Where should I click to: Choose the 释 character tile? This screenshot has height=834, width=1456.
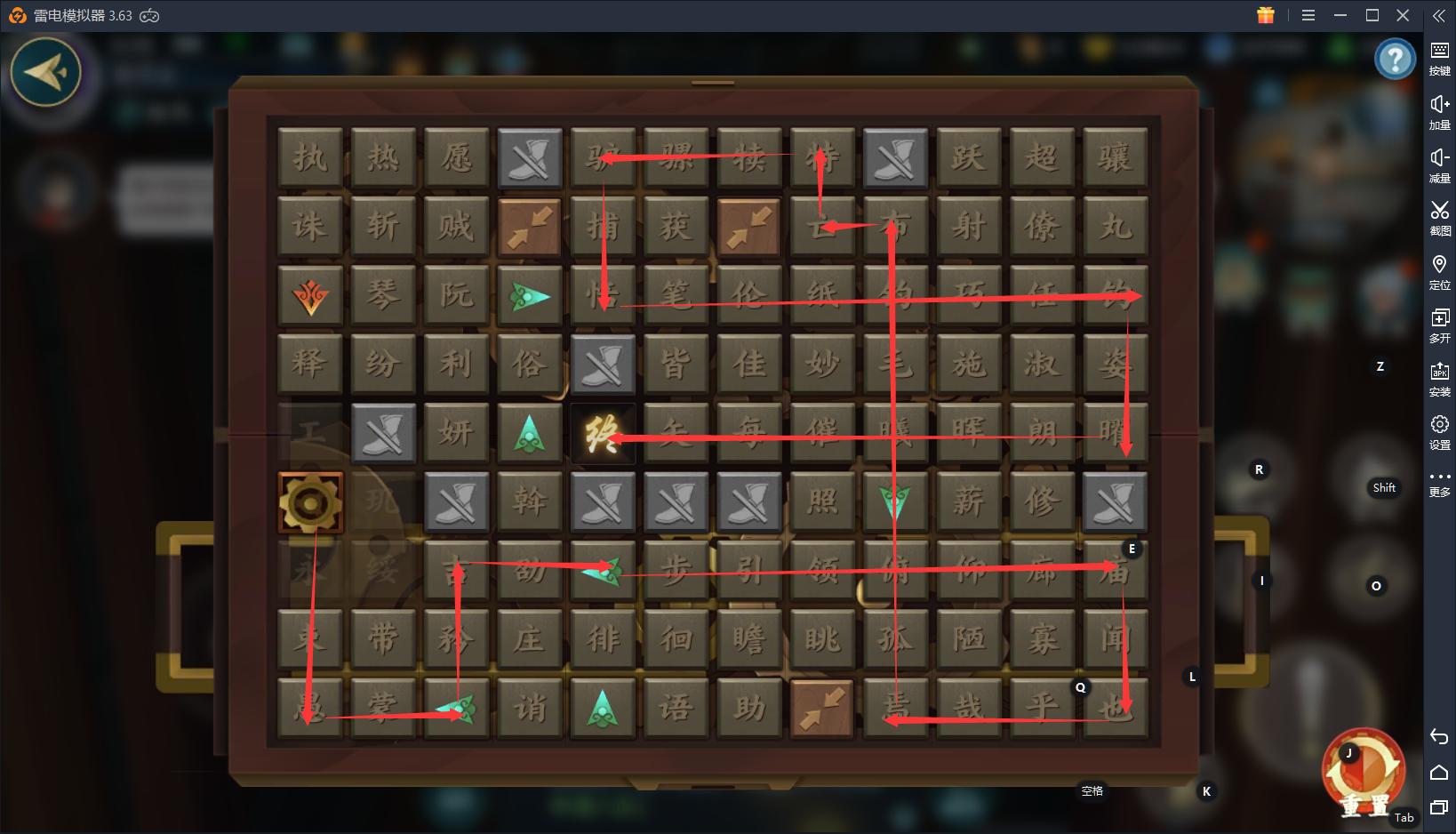pos(310,365)
